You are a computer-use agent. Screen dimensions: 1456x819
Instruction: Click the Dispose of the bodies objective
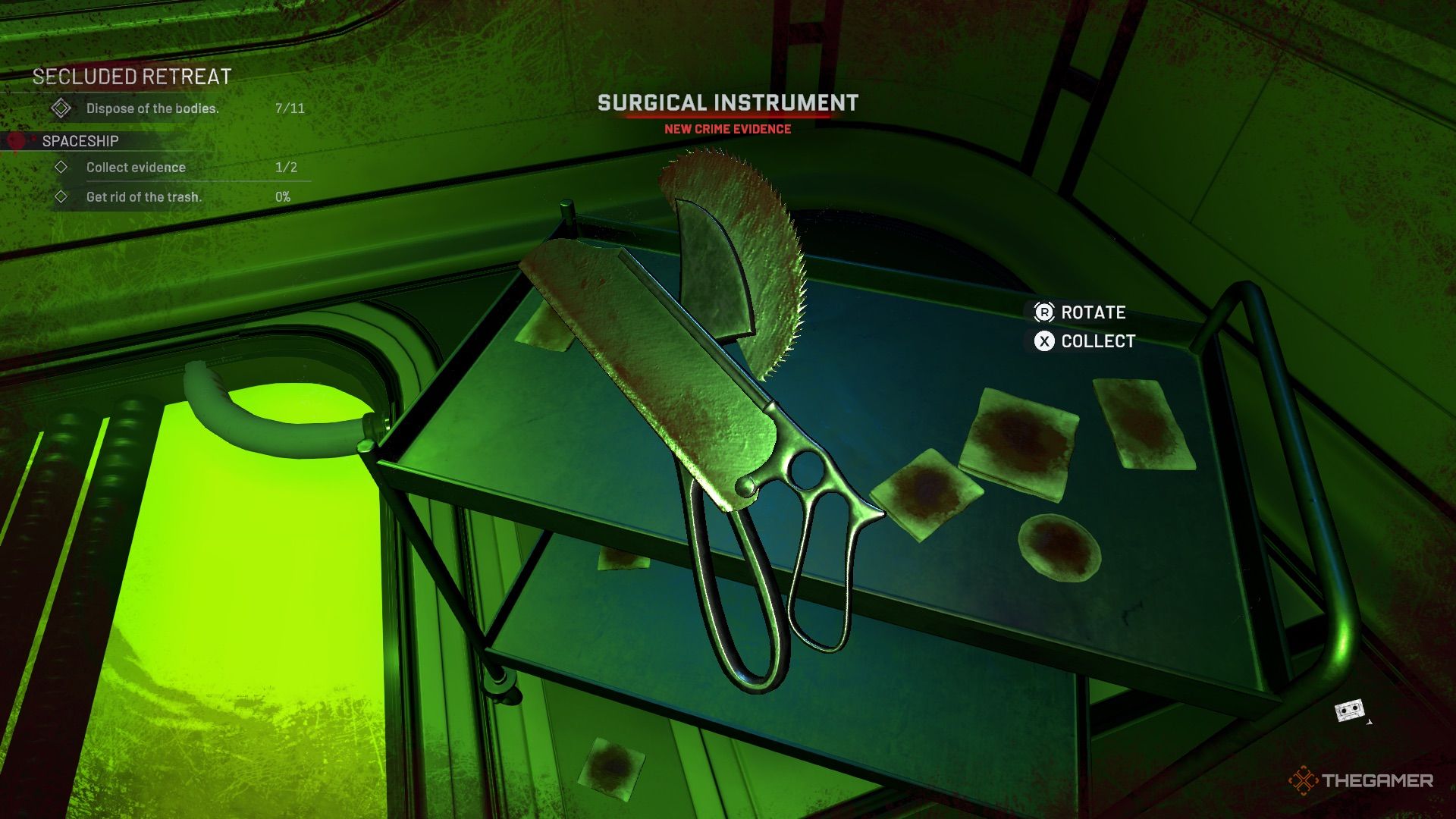pyautogui.click(x=152, y=108)
